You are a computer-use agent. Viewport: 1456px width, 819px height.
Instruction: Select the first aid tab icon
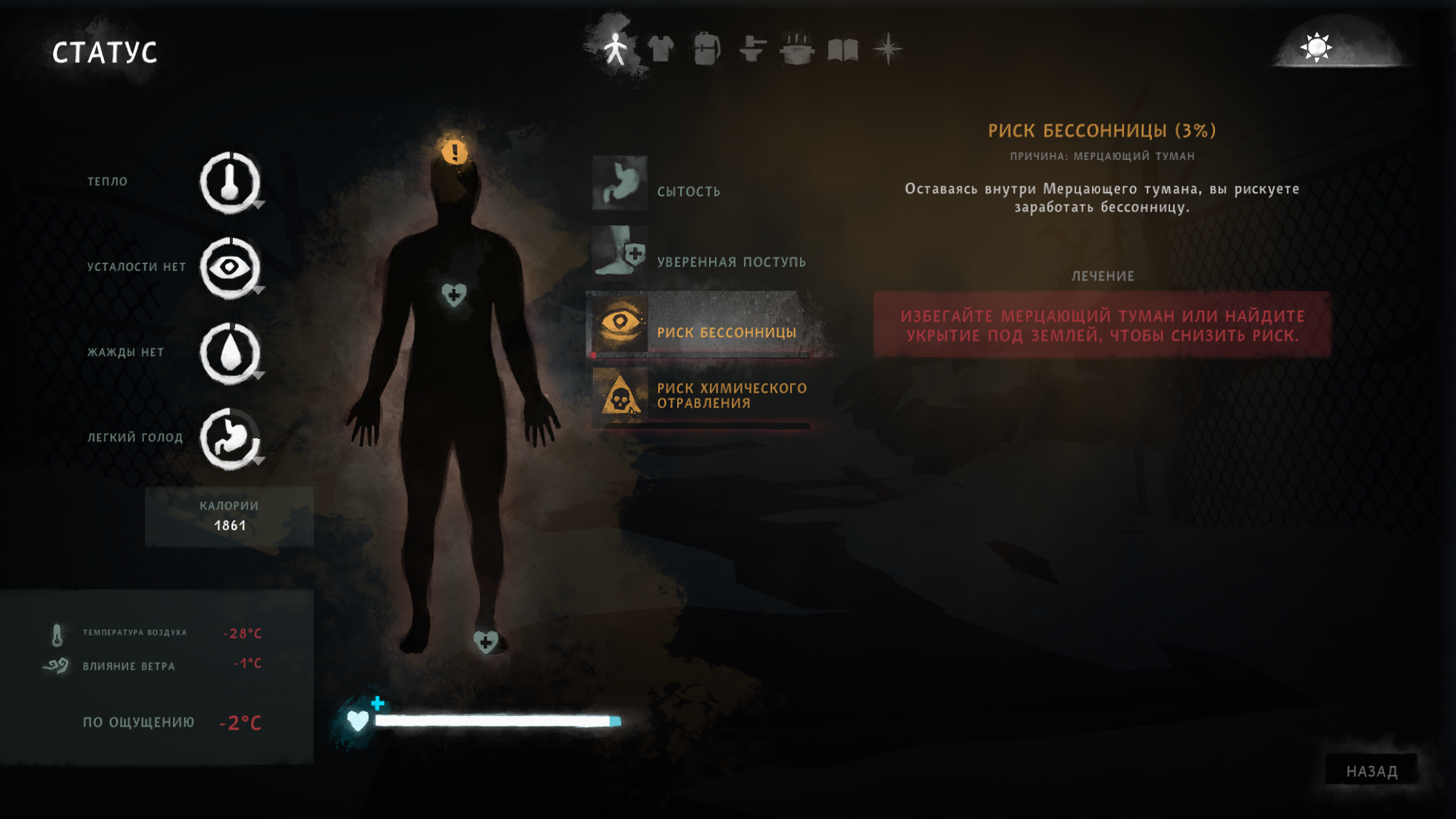tap(752, 49)
